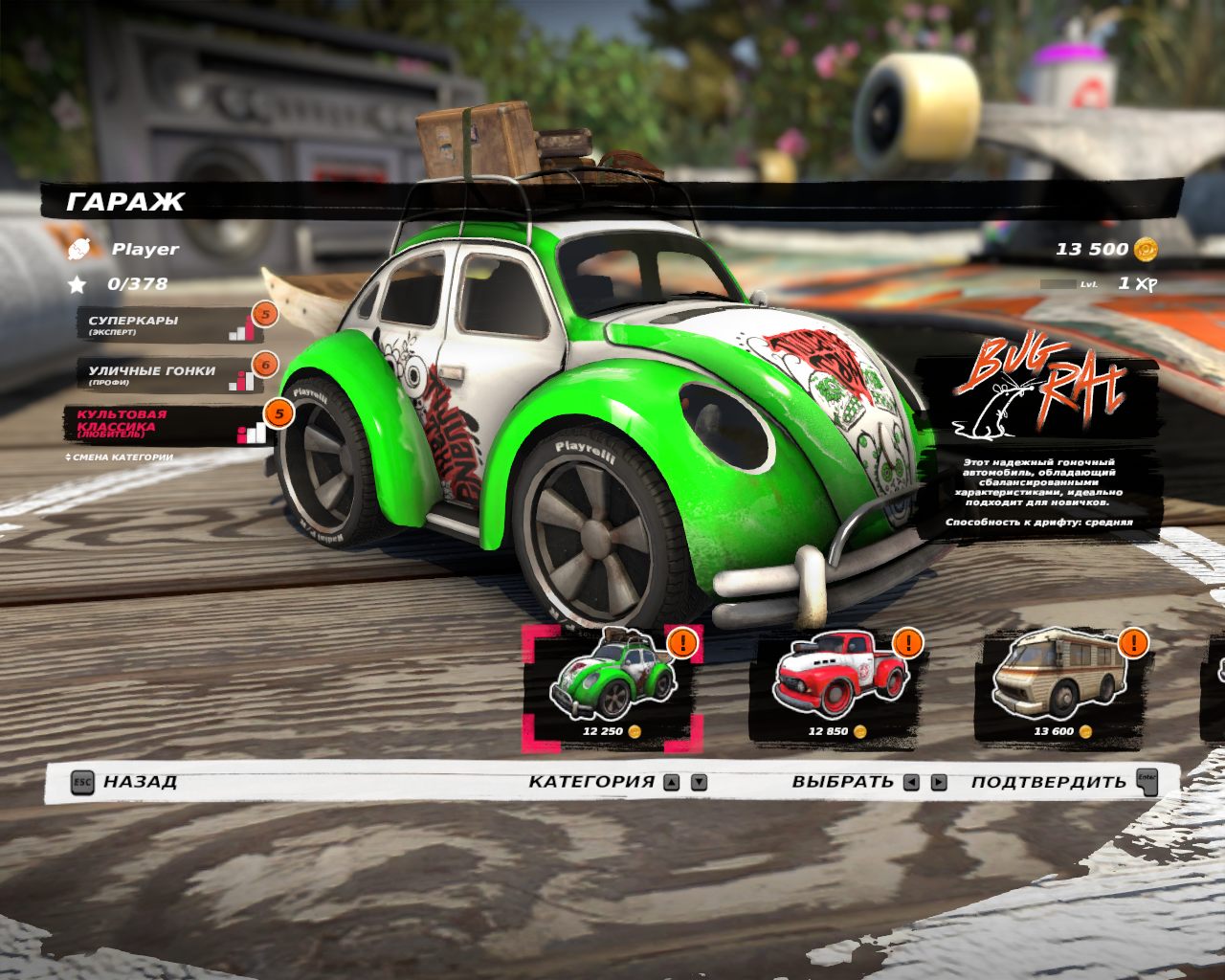The image size is (1225, 980).
Task: Choose the beige camper van thumbnail
Action: point(1060,686)
